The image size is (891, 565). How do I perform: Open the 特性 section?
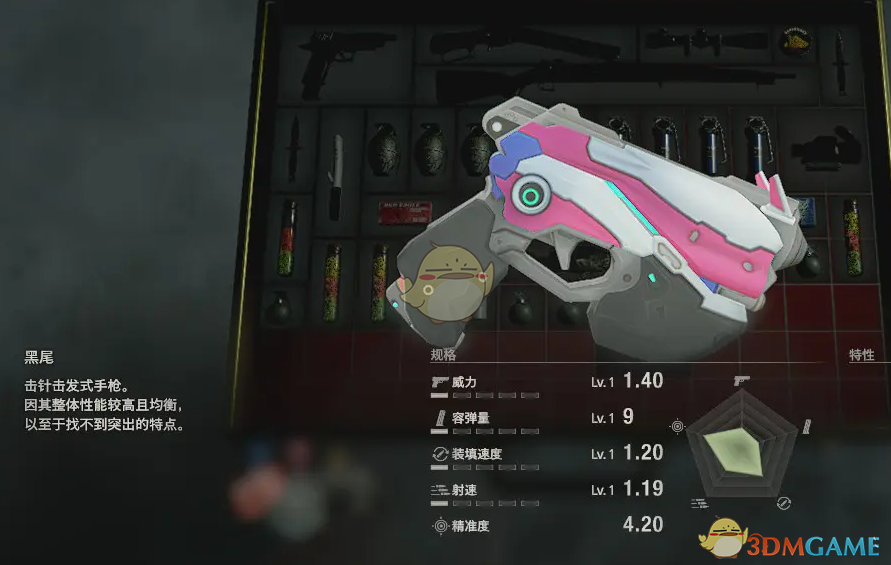[861, 355]
